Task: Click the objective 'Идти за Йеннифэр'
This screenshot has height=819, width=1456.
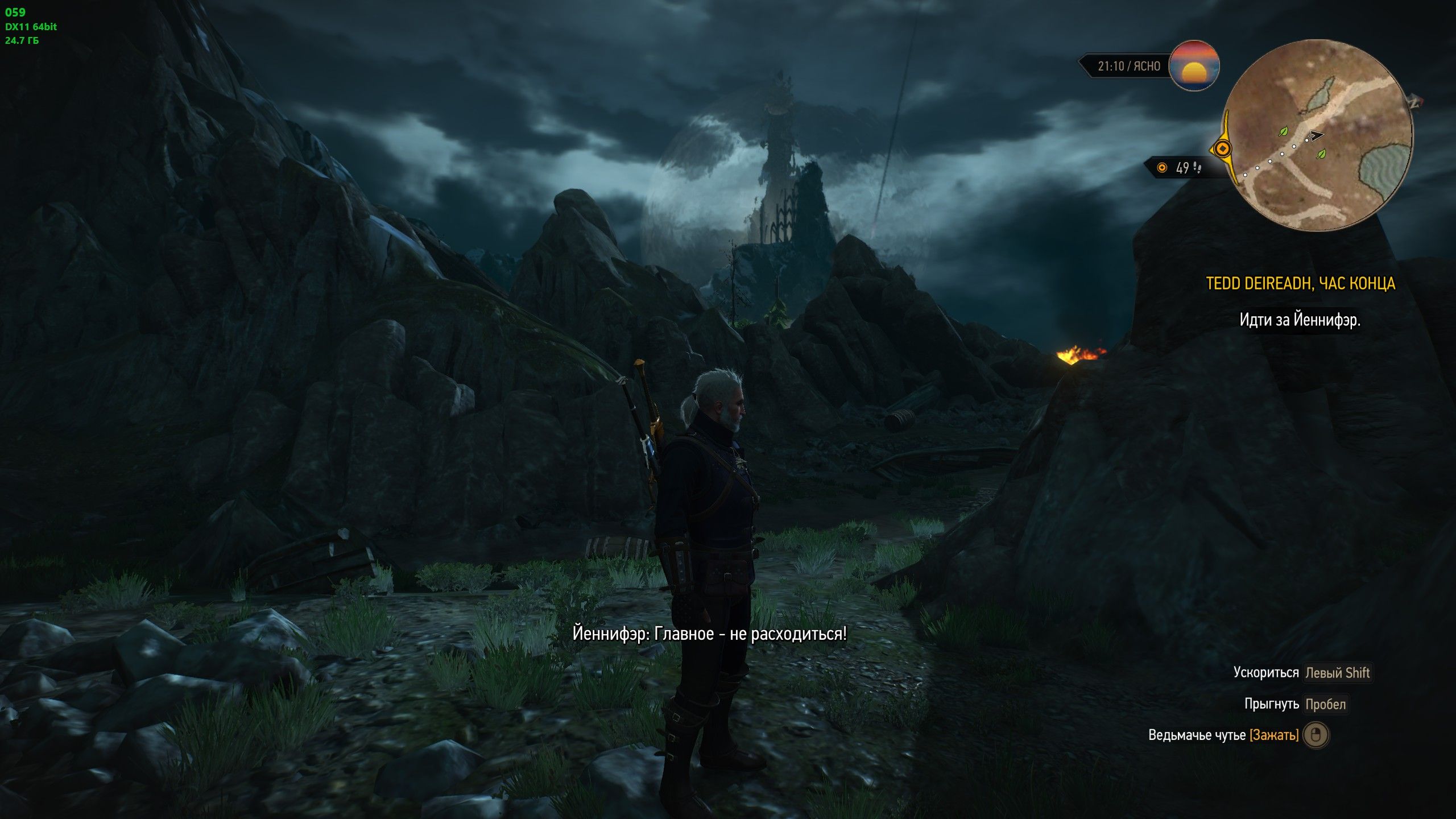Action: (x=1300, y=320)
